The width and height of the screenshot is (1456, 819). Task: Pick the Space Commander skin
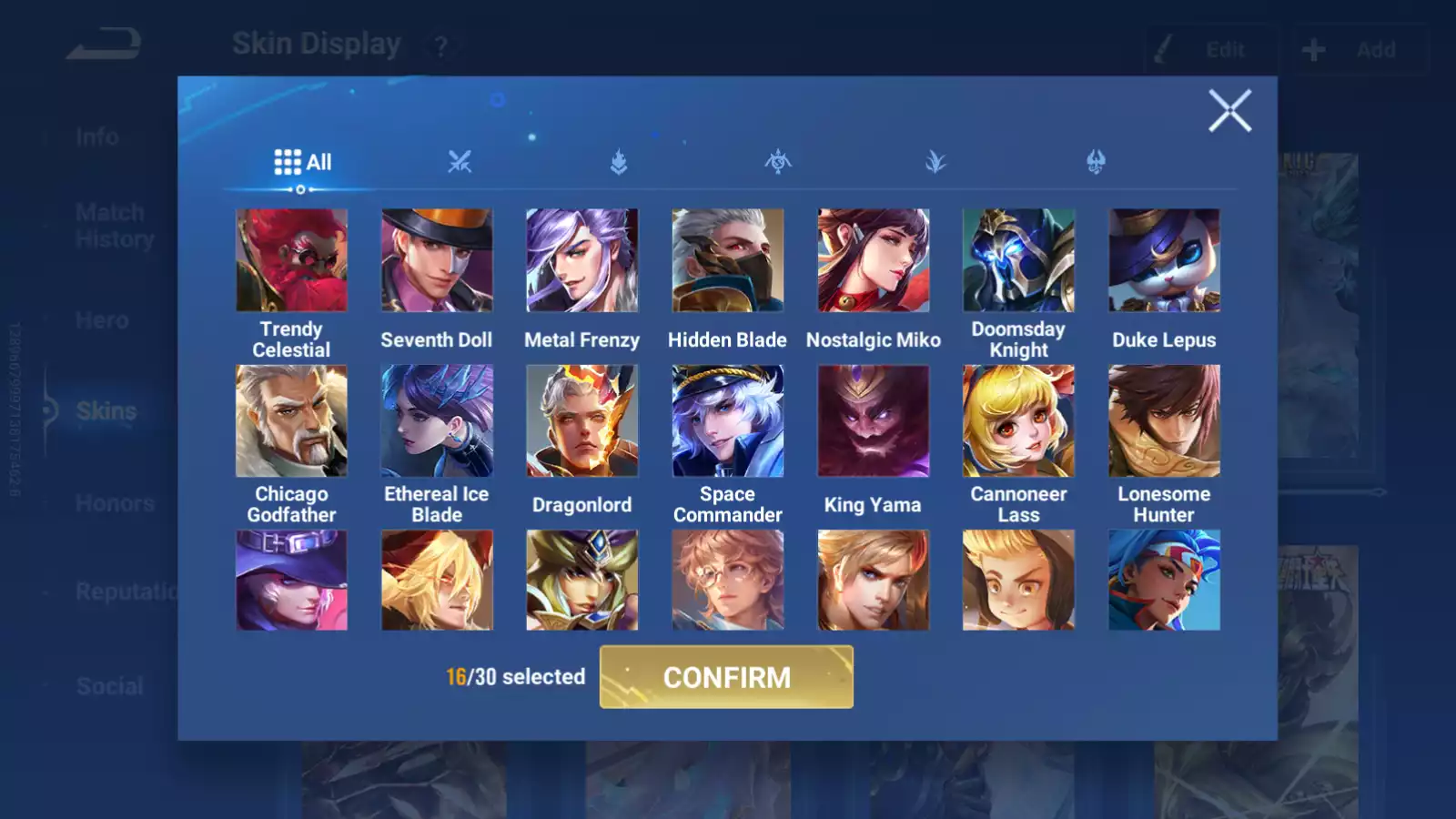[727, 420]
